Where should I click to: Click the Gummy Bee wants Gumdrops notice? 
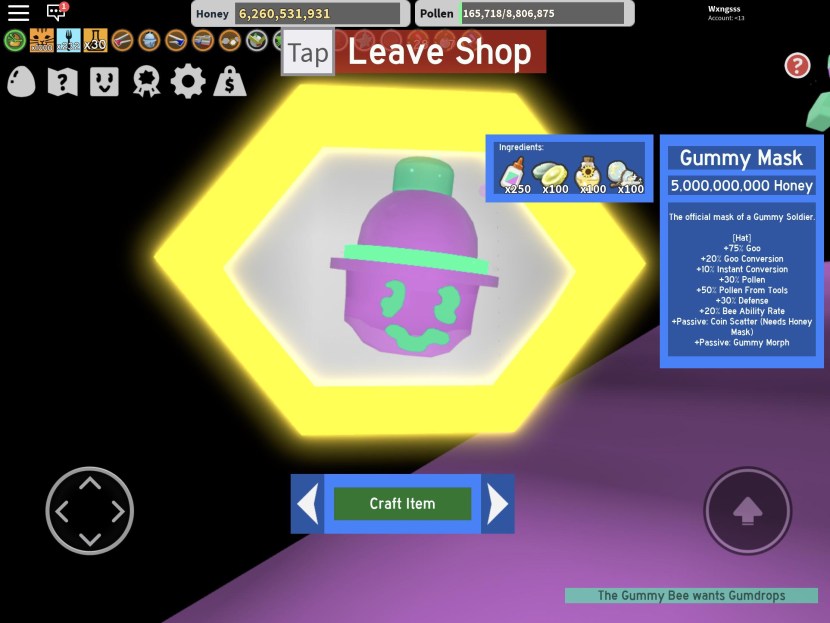(x=691, y=595)
